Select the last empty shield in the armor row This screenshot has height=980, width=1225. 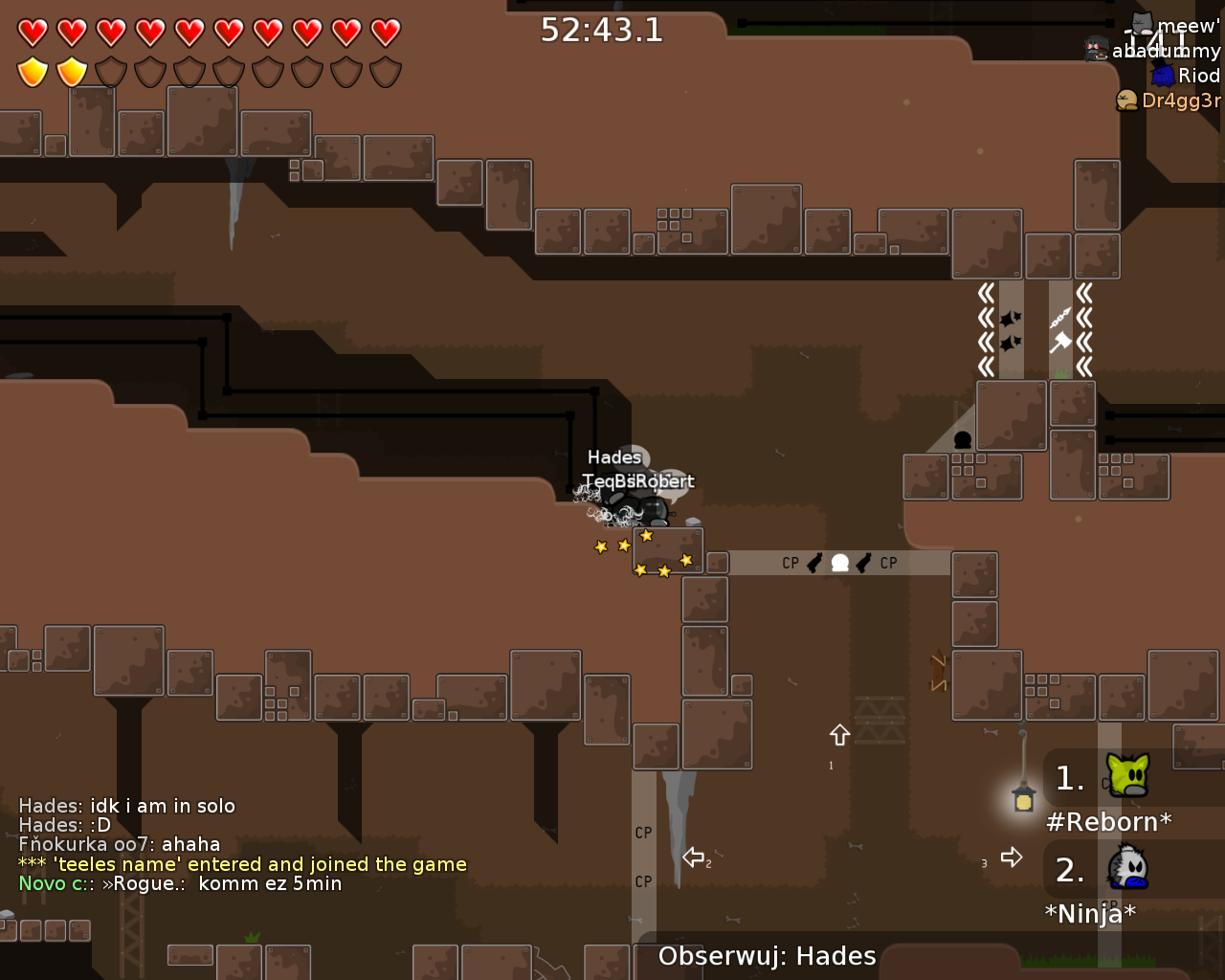(x=385, y=71)
